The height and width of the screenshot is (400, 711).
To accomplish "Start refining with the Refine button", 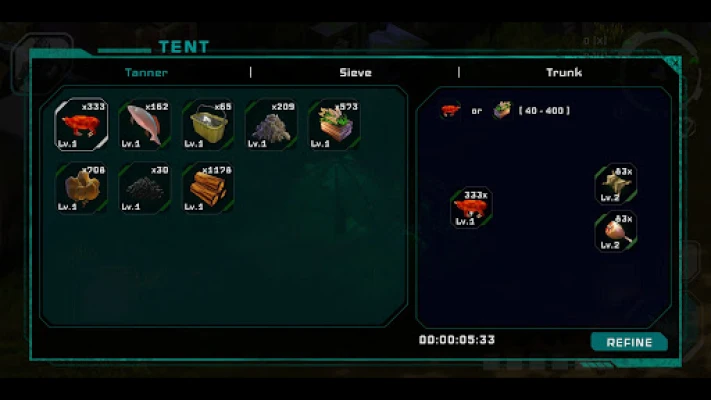I will (x=629, y=342).
